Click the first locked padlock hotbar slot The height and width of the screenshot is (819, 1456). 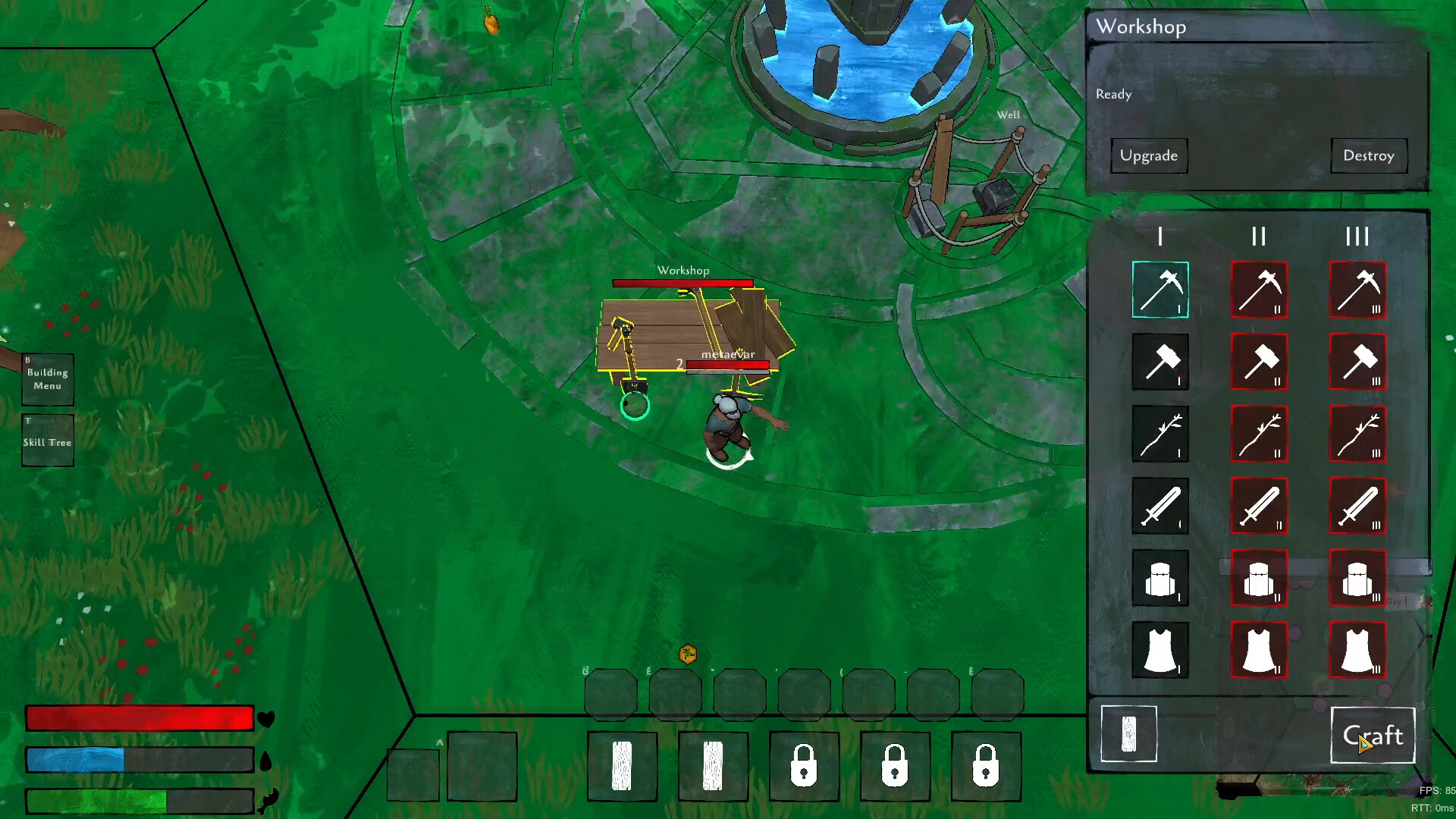803,766
